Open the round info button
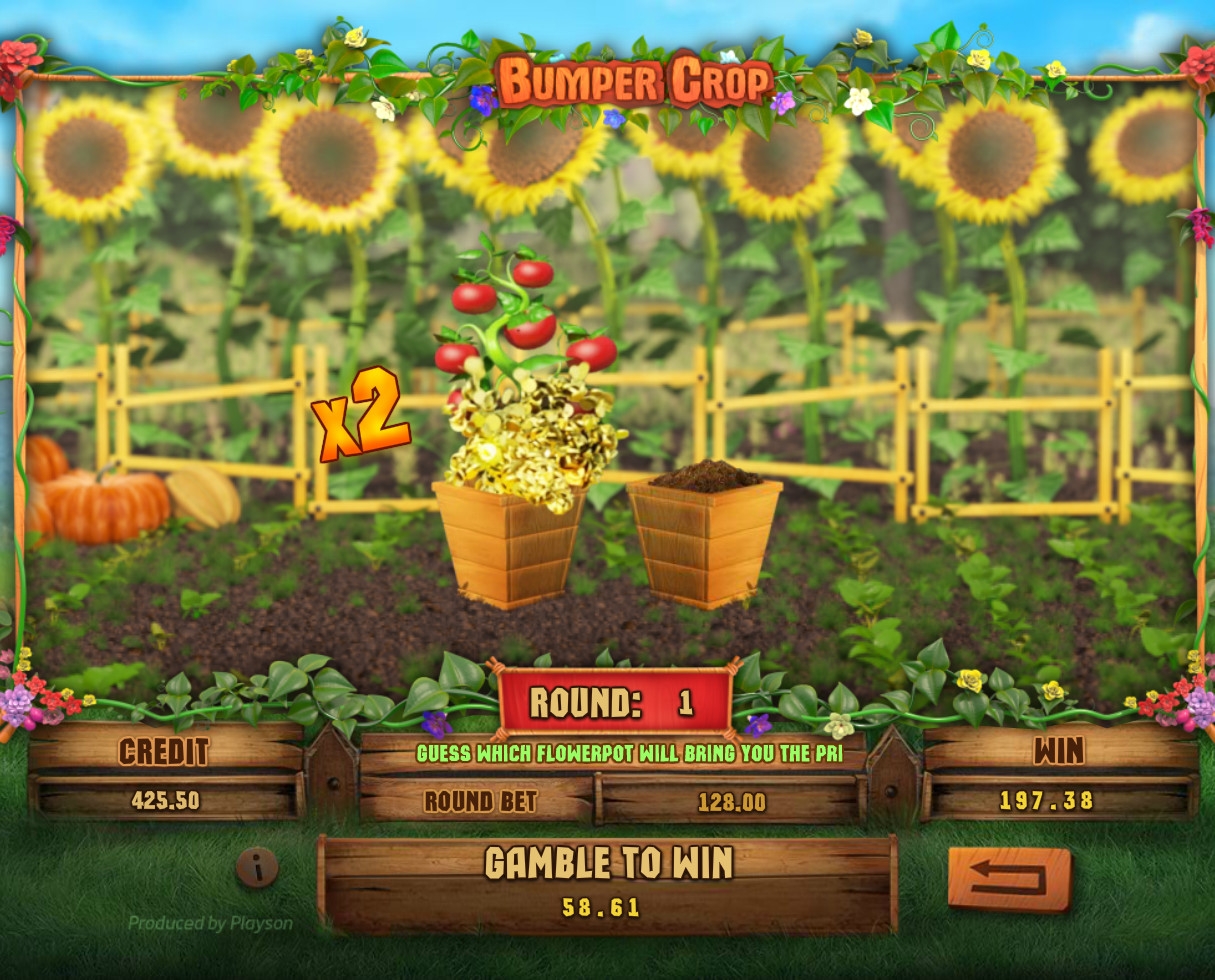 coord(257,868)
